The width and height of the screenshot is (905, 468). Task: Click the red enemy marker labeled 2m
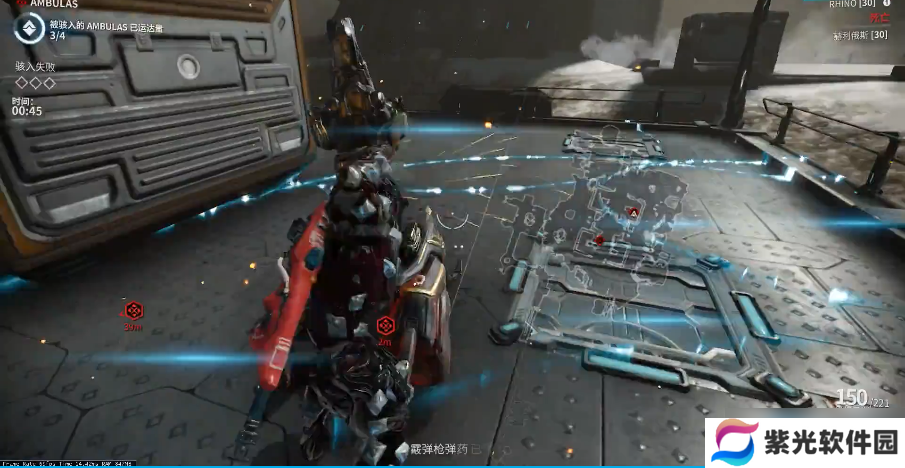click(x=385, y=325)
